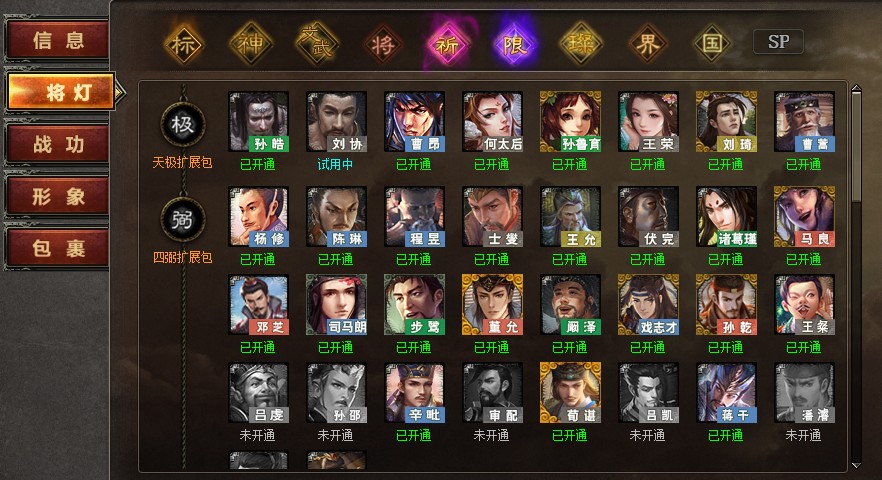Click the scrollbar down arrow
882x480 pixels.
856,465
